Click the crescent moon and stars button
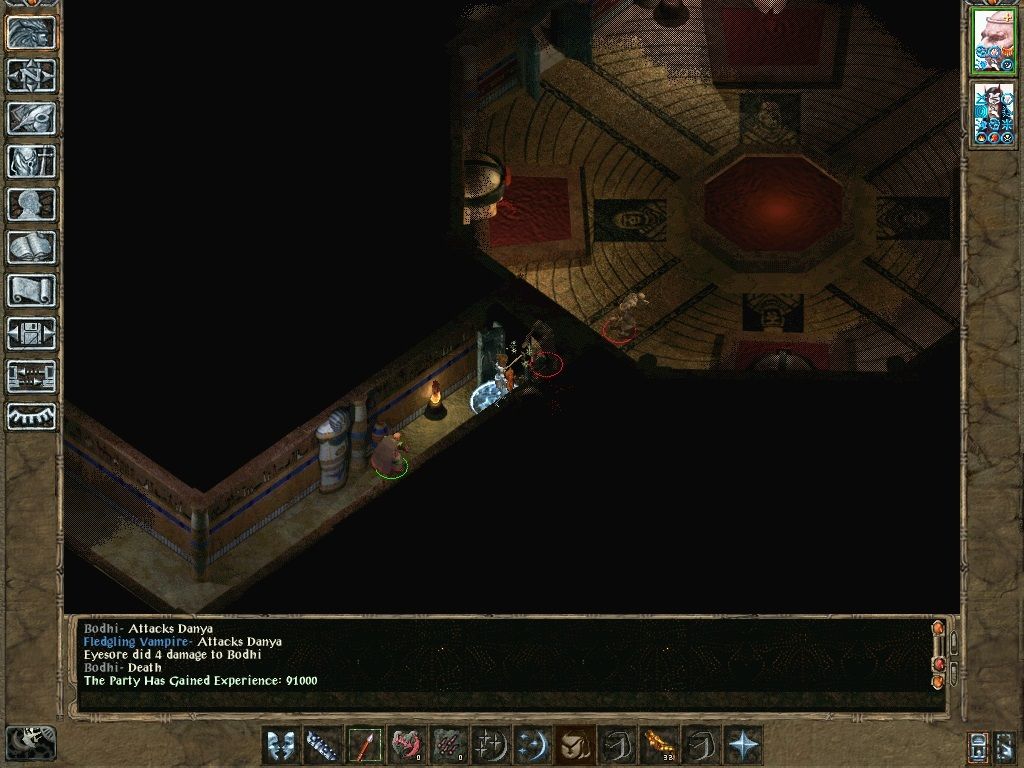 tap(532, 745)
